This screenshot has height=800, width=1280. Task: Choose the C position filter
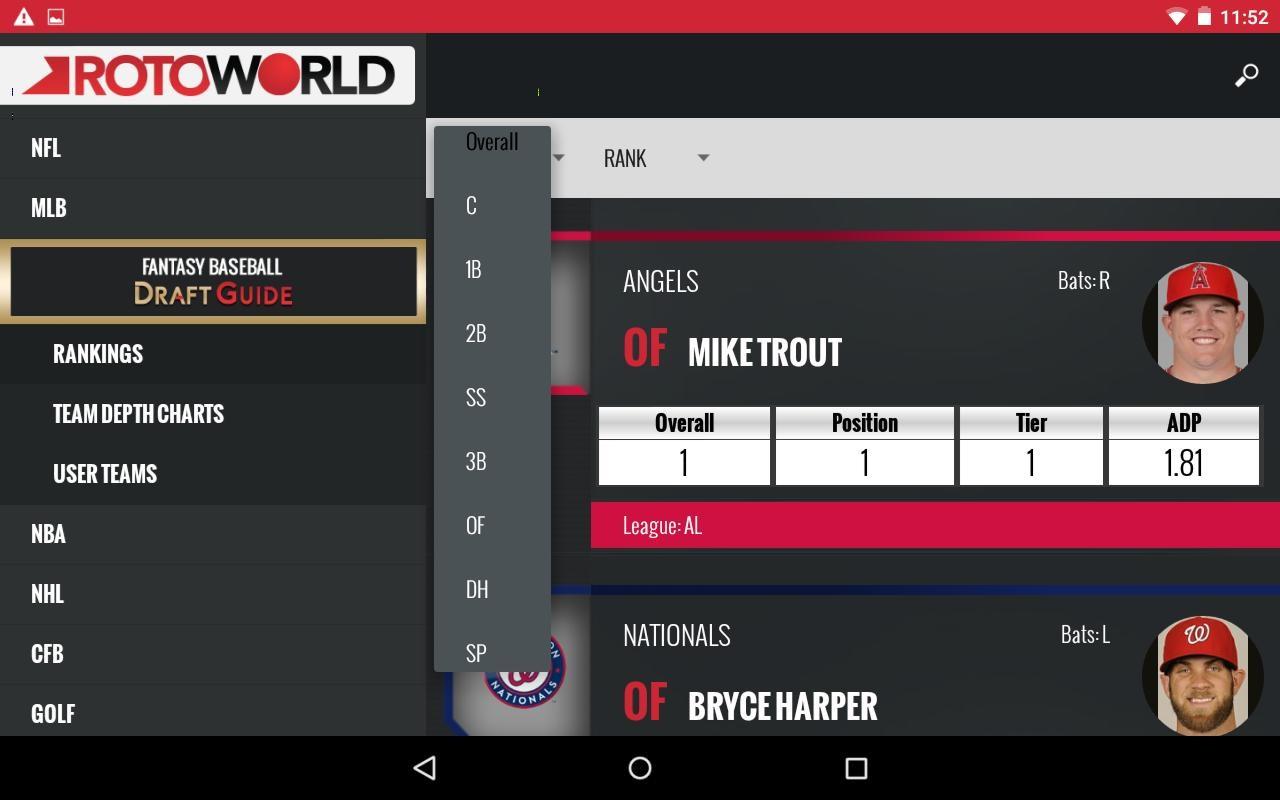pos(472,206)
